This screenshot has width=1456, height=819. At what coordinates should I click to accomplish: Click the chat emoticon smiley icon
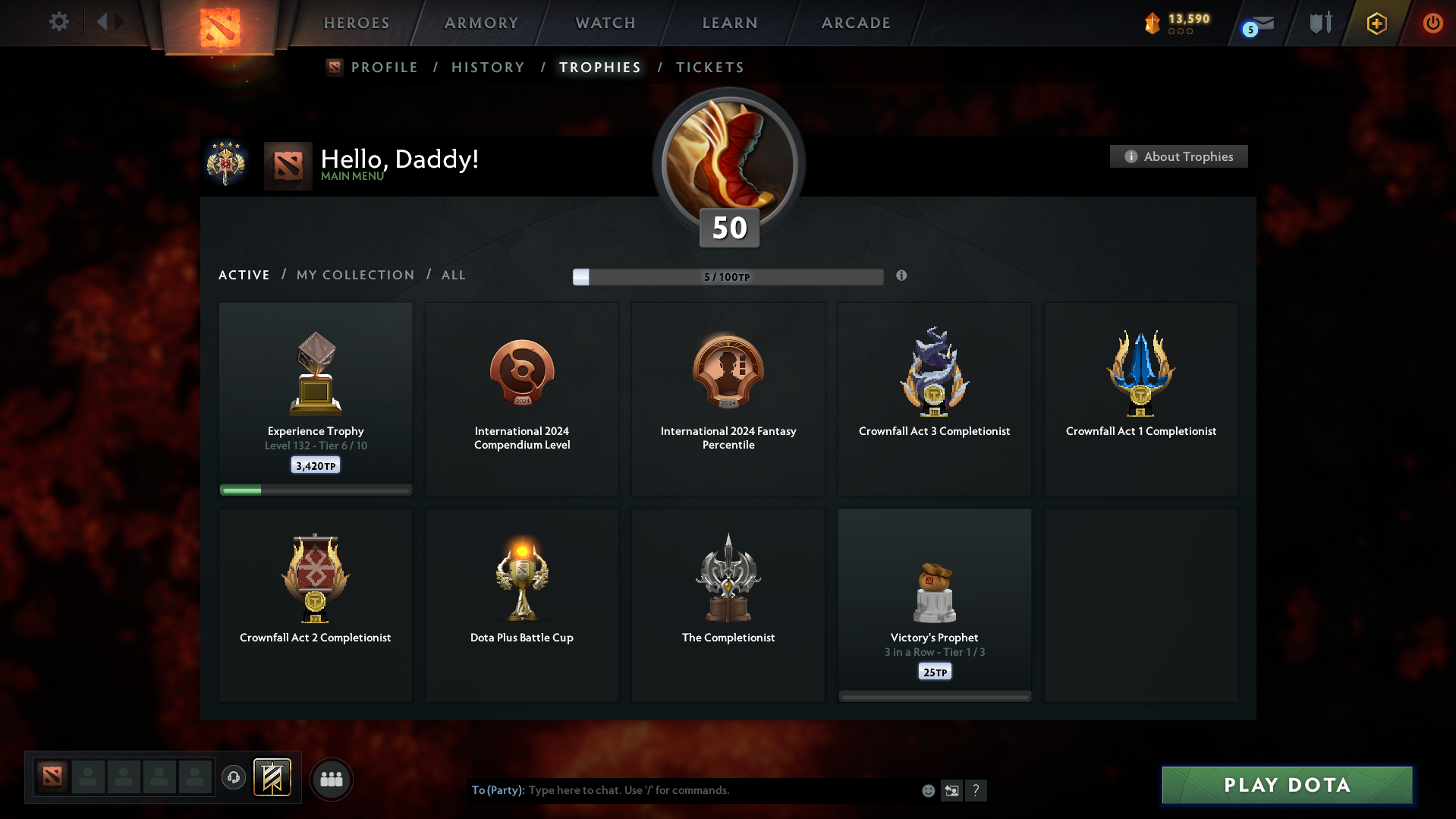928,790
